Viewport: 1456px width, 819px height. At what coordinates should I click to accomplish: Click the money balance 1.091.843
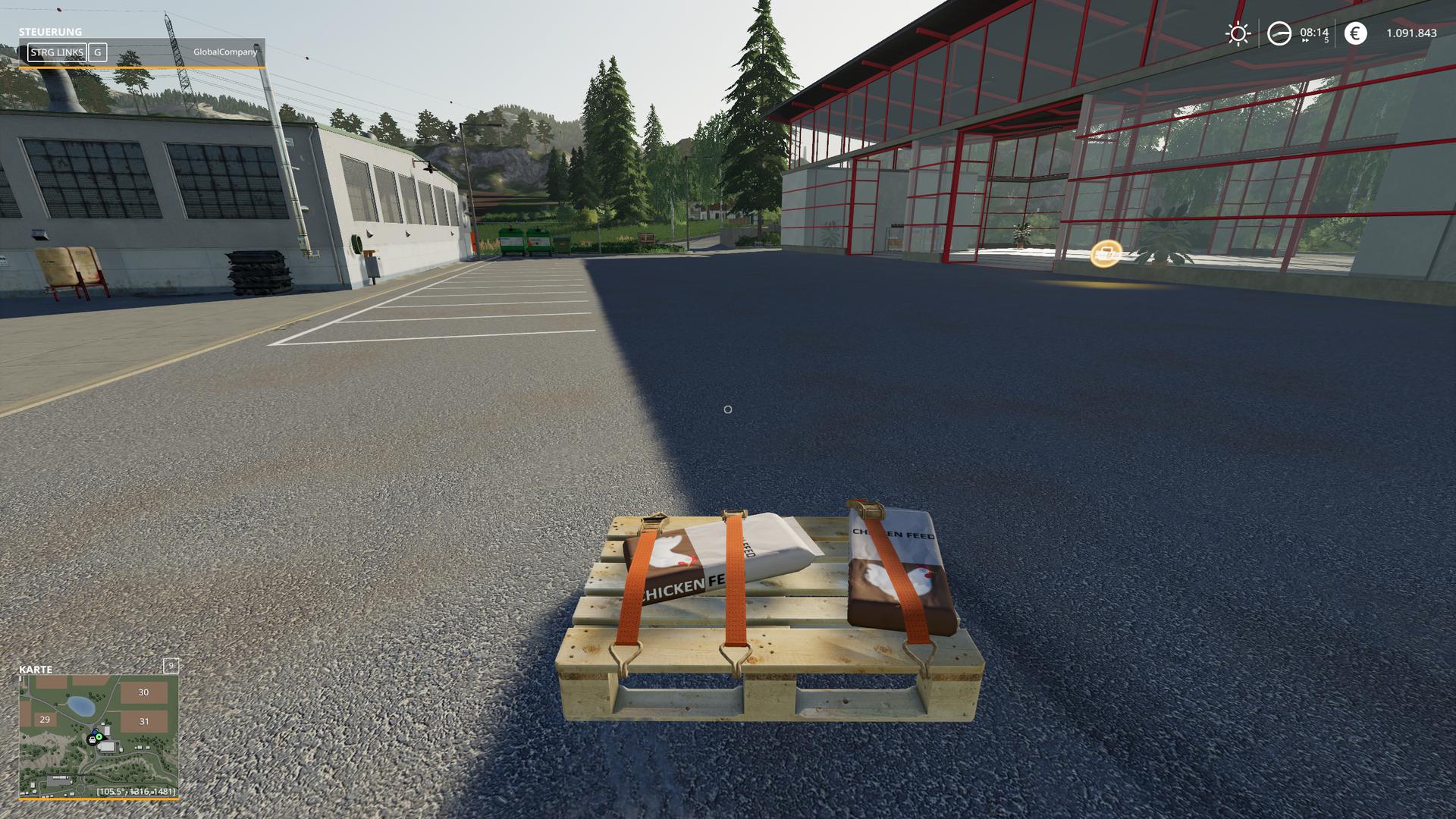(1412, 33)
